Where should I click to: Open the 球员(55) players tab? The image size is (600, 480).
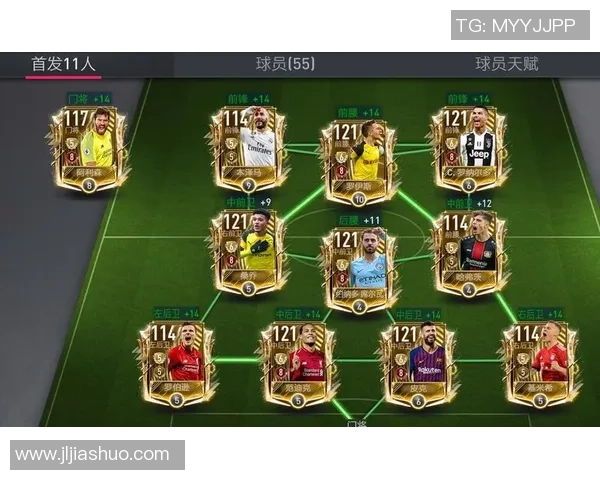[x=285, y=64]
